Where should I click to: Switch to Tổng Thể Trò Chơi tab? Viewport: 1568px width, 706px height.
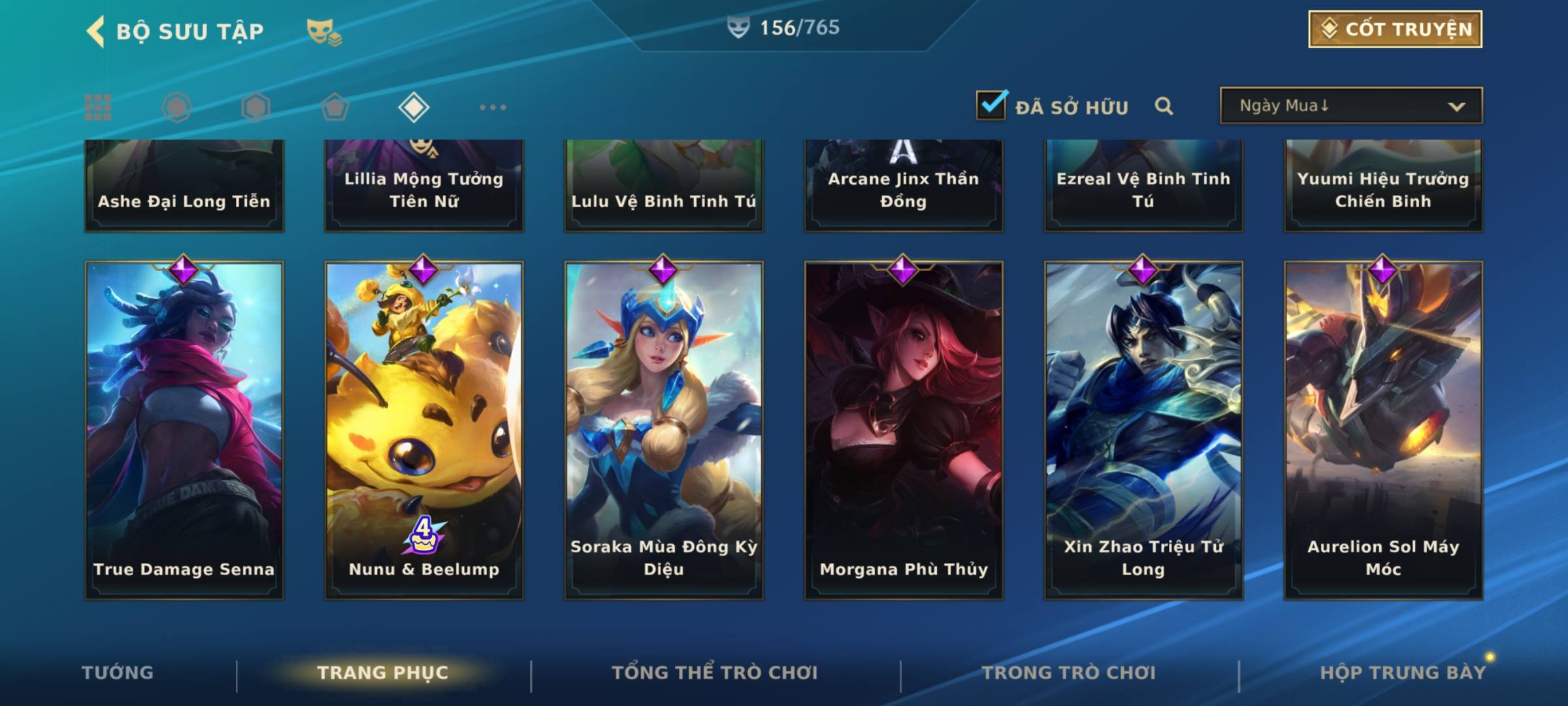715,673
